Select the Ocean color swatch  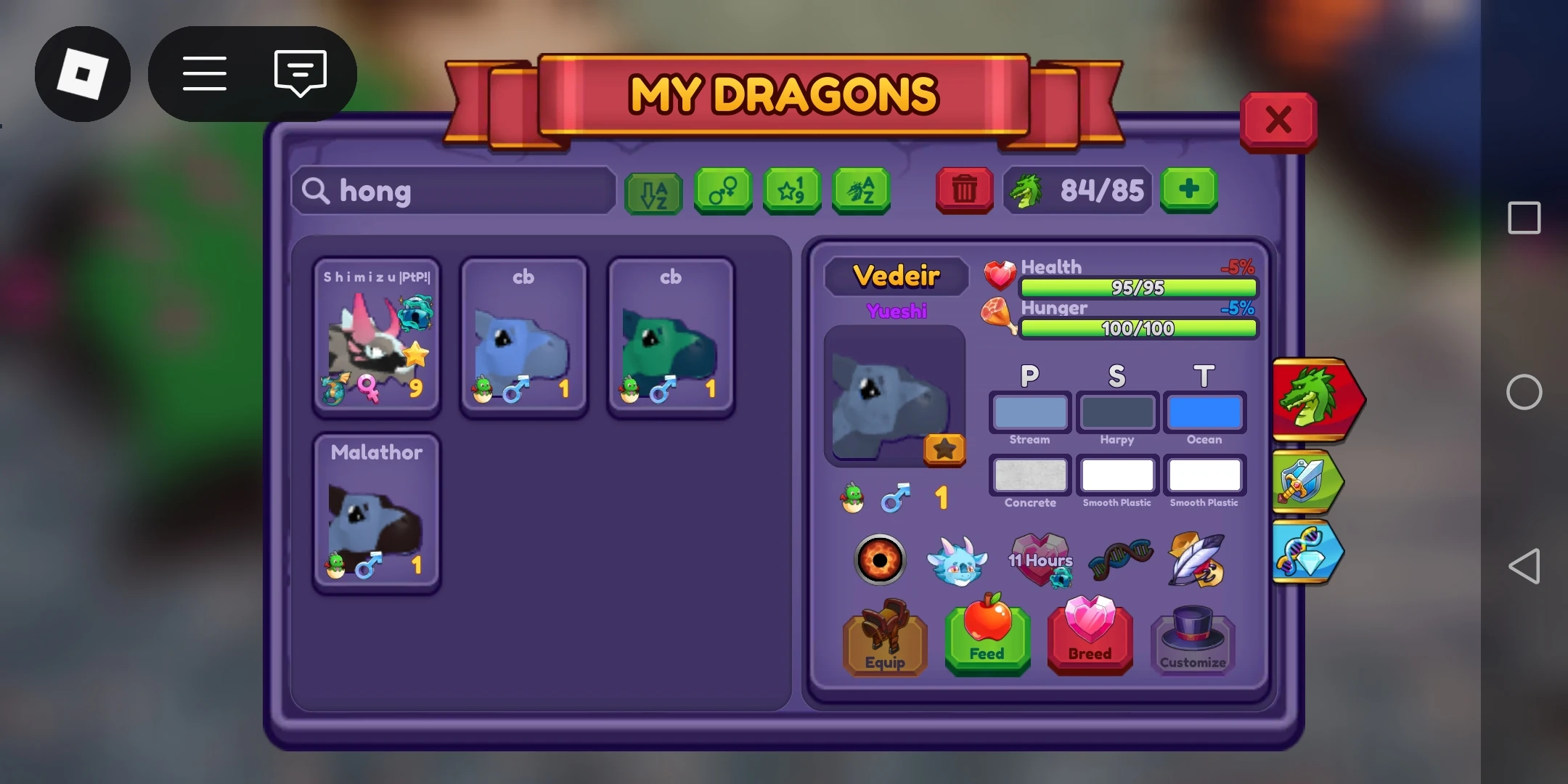click(1204, 412)
